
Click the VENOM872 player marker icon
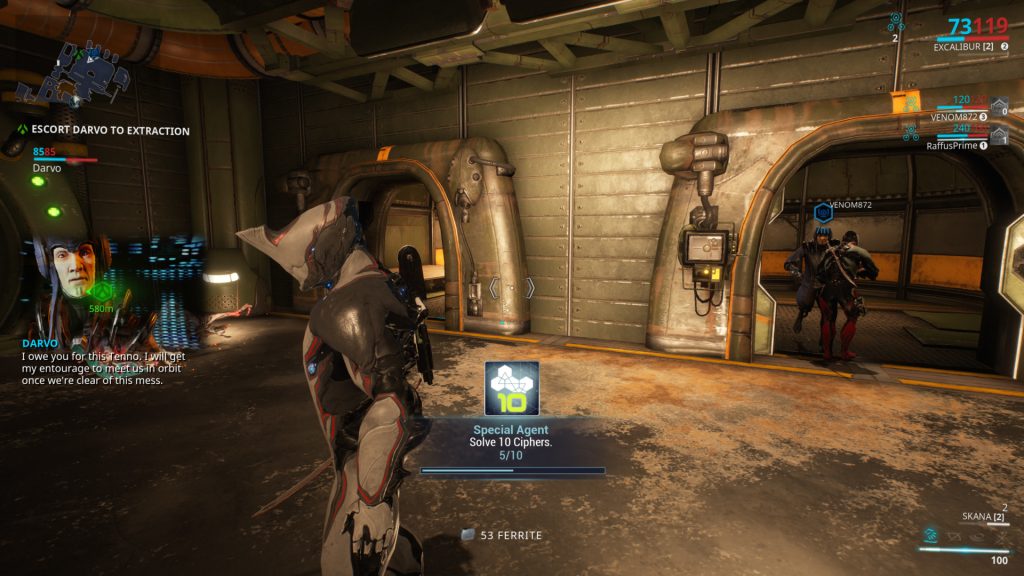[823, 212]
